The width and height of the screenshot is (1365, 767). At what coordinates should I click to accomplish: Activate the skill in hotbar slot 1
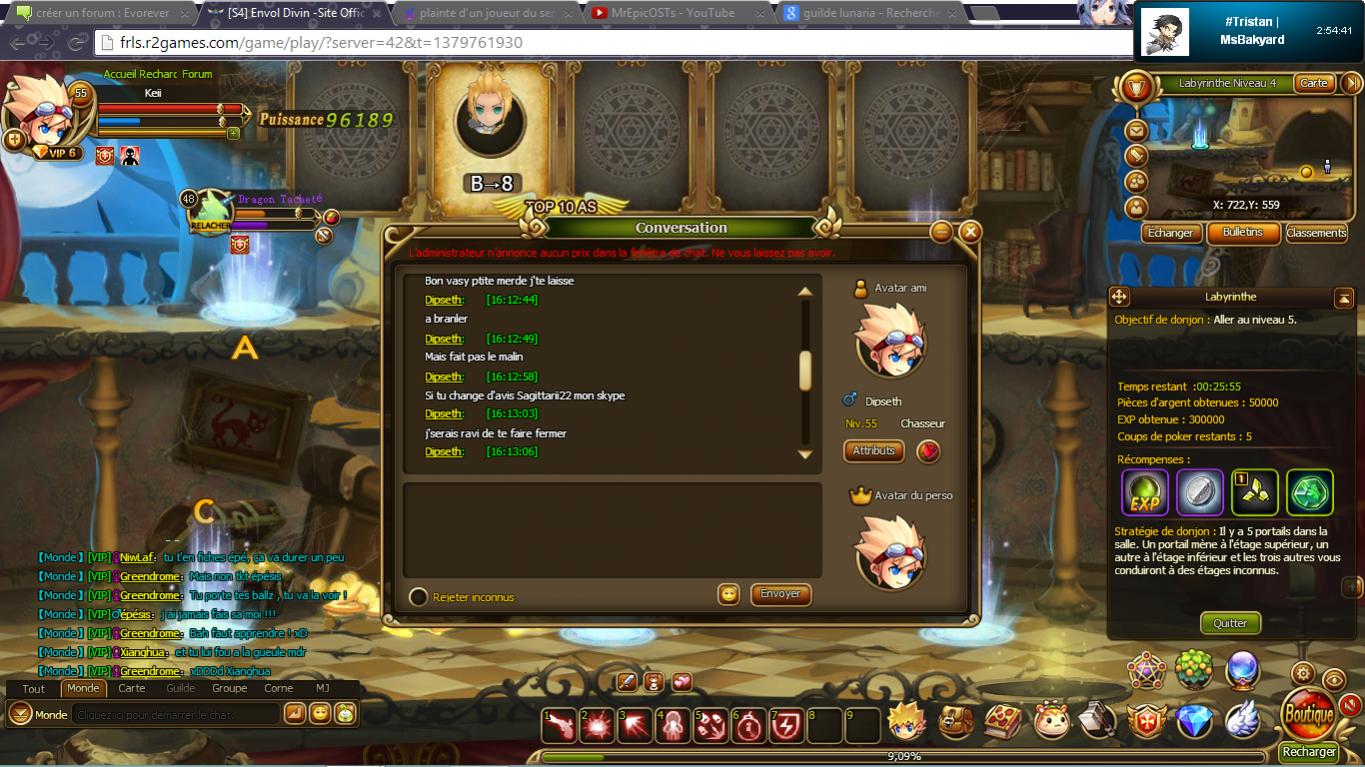561,725
